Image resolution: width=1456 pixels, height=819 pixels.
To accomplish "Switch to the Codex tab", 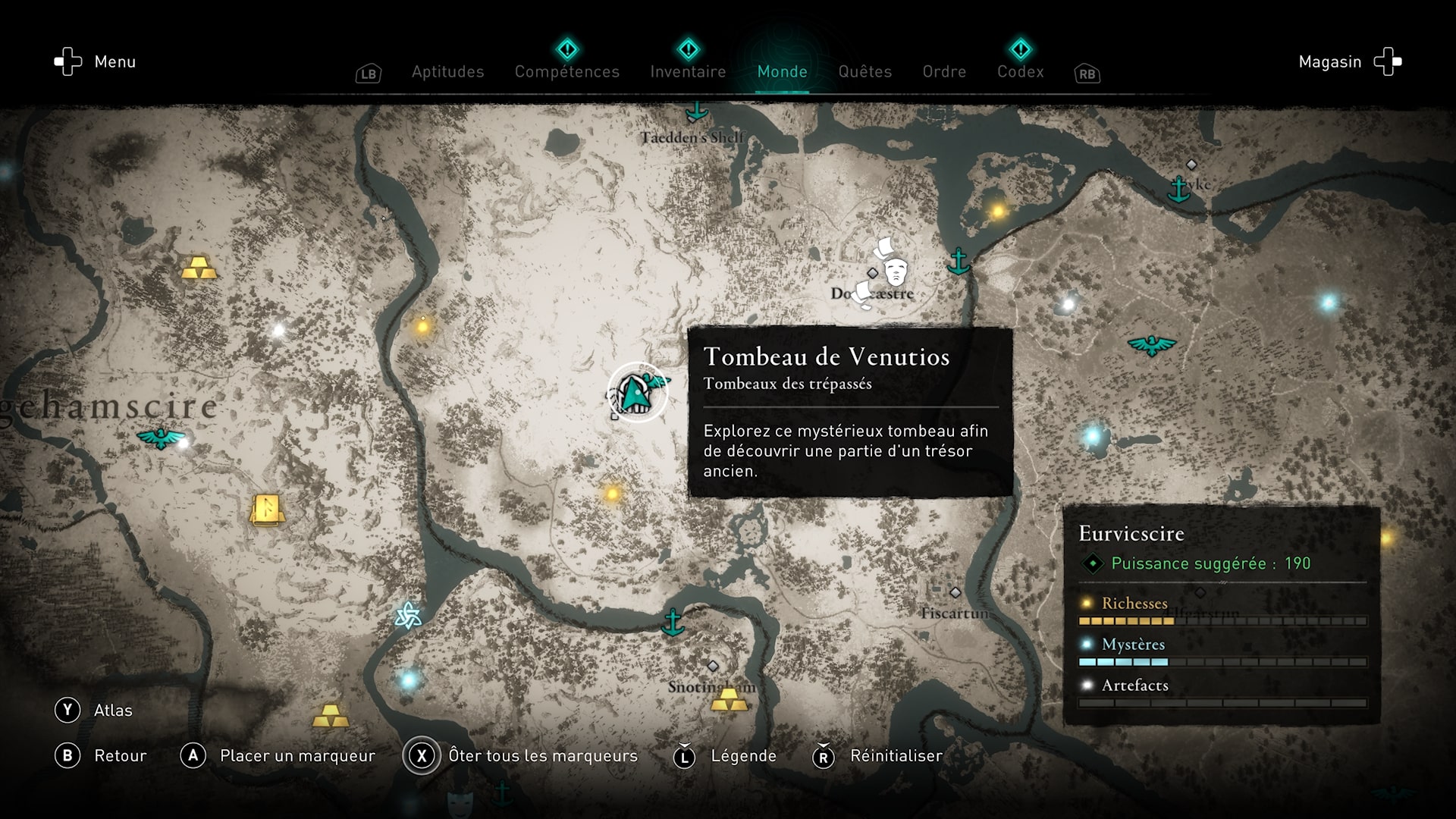I will tap(1020, 71).
